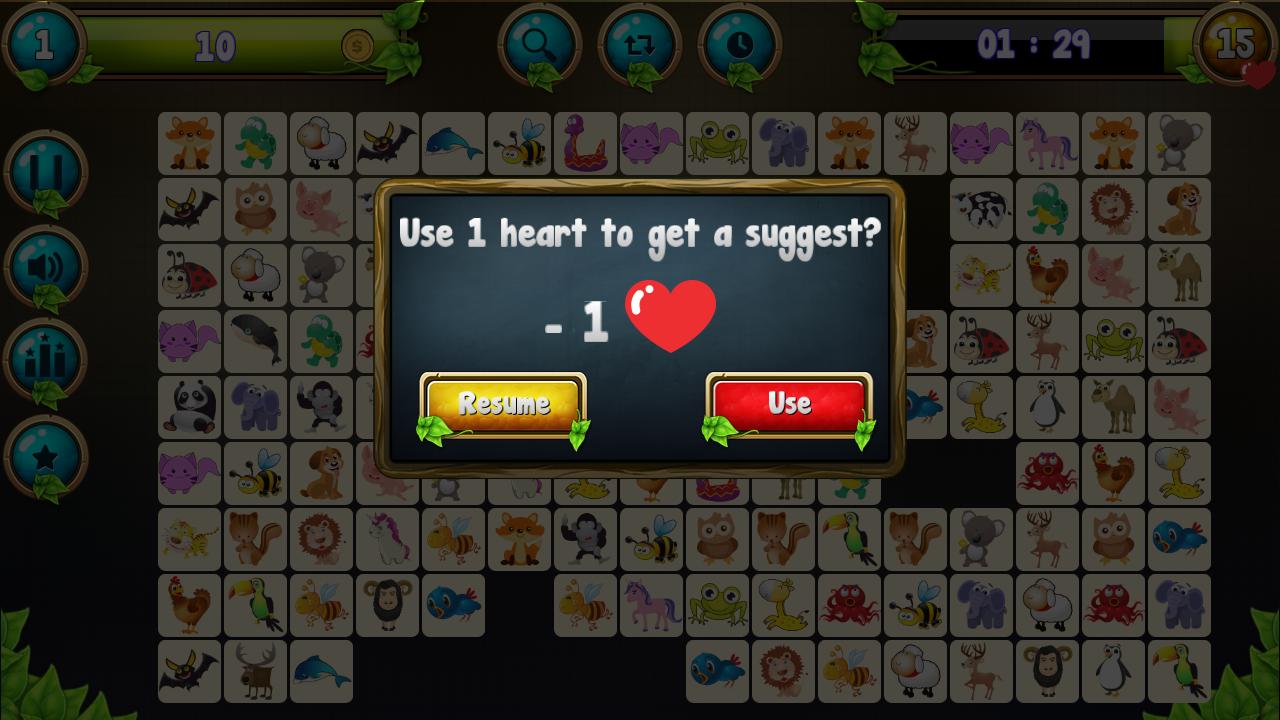Choose the black-and-white cow tile
Image resolution: width=1280 pixels, height=720 pixels.
click(981, 209)
